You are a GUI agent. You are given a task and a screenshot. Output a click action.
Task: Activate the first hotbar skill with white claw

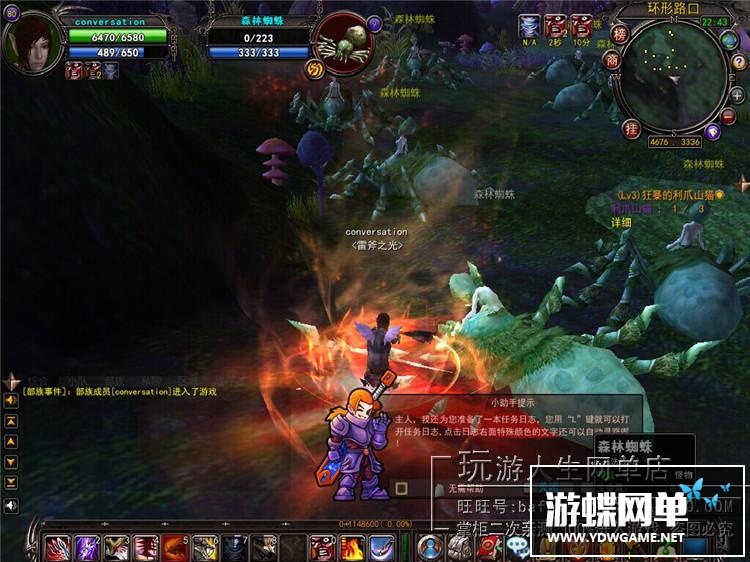[57, 548]
